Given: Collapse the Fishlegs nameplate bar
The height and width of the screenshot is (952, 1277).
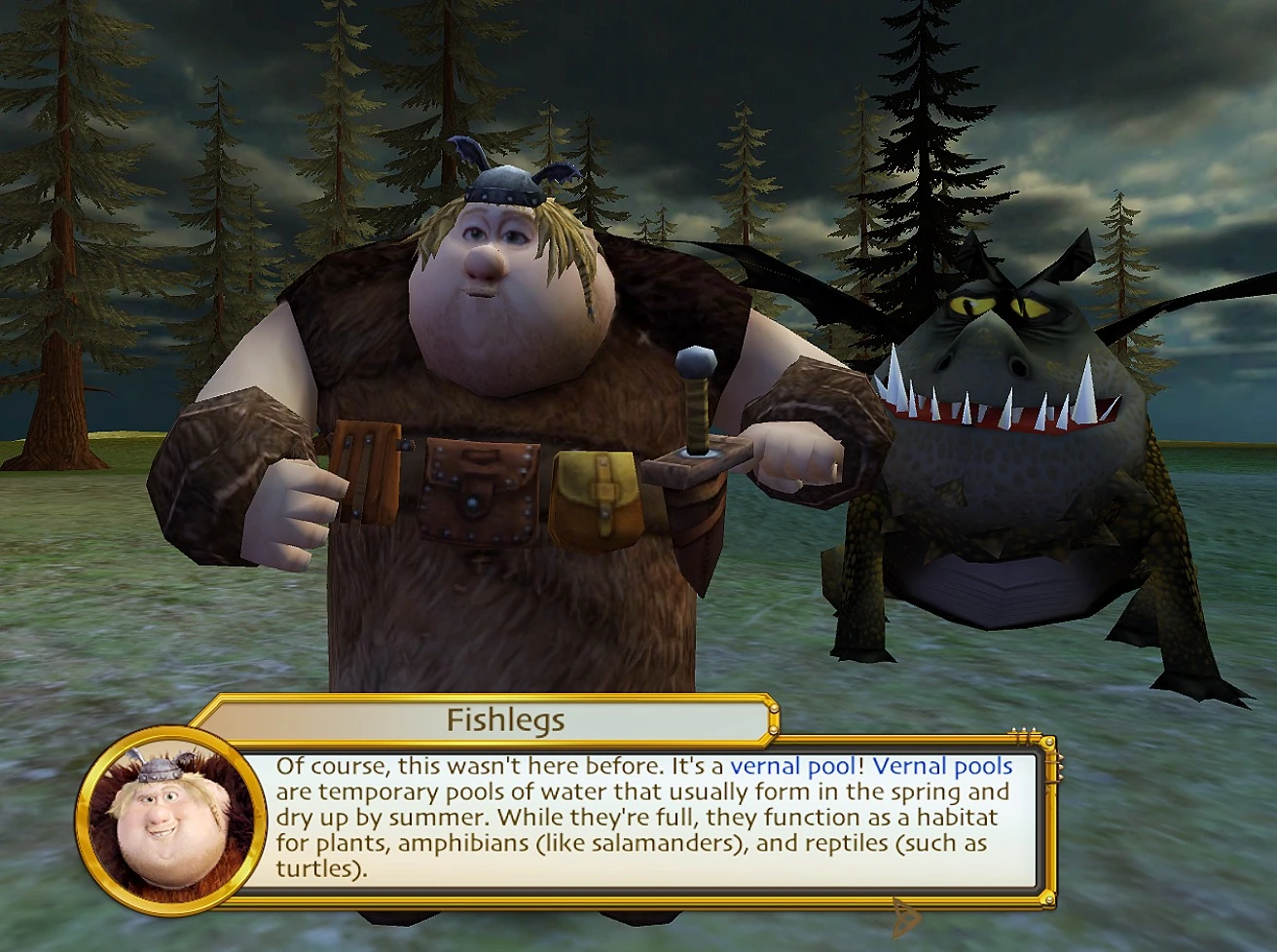Looking at the screenshot, I should (x=506, y=719).
